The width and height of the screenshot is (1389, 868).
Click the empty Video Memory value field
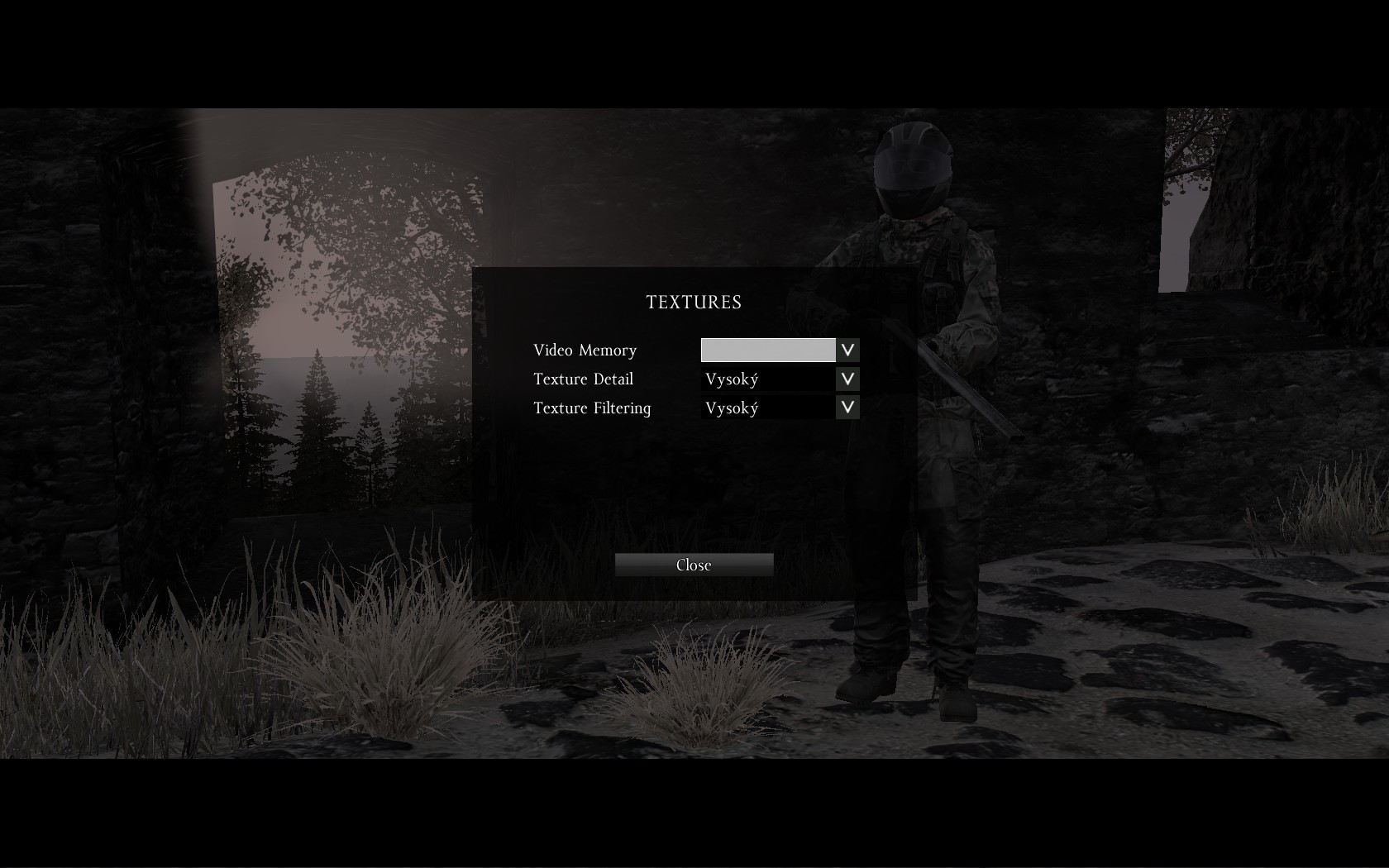click(x=767, y=351)
